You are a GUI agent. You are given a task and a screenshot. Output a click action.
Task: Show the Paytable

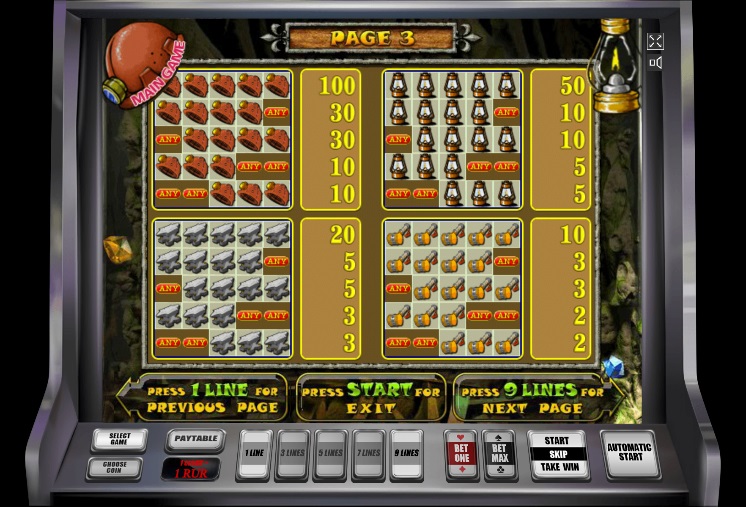click(192, 439)
